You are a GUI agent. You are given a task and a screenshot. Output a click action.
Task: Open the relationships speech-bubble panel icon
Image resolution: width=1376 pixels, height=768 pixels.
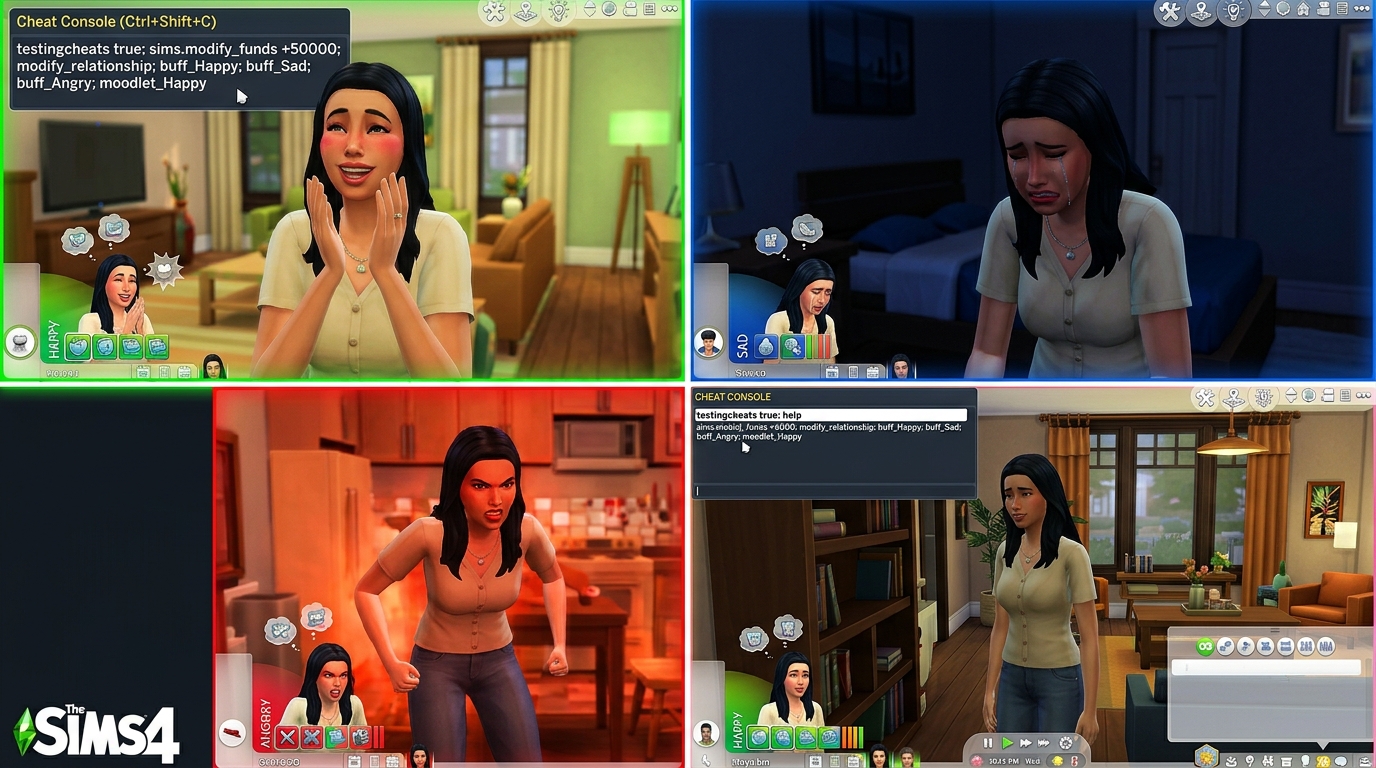1340,761
